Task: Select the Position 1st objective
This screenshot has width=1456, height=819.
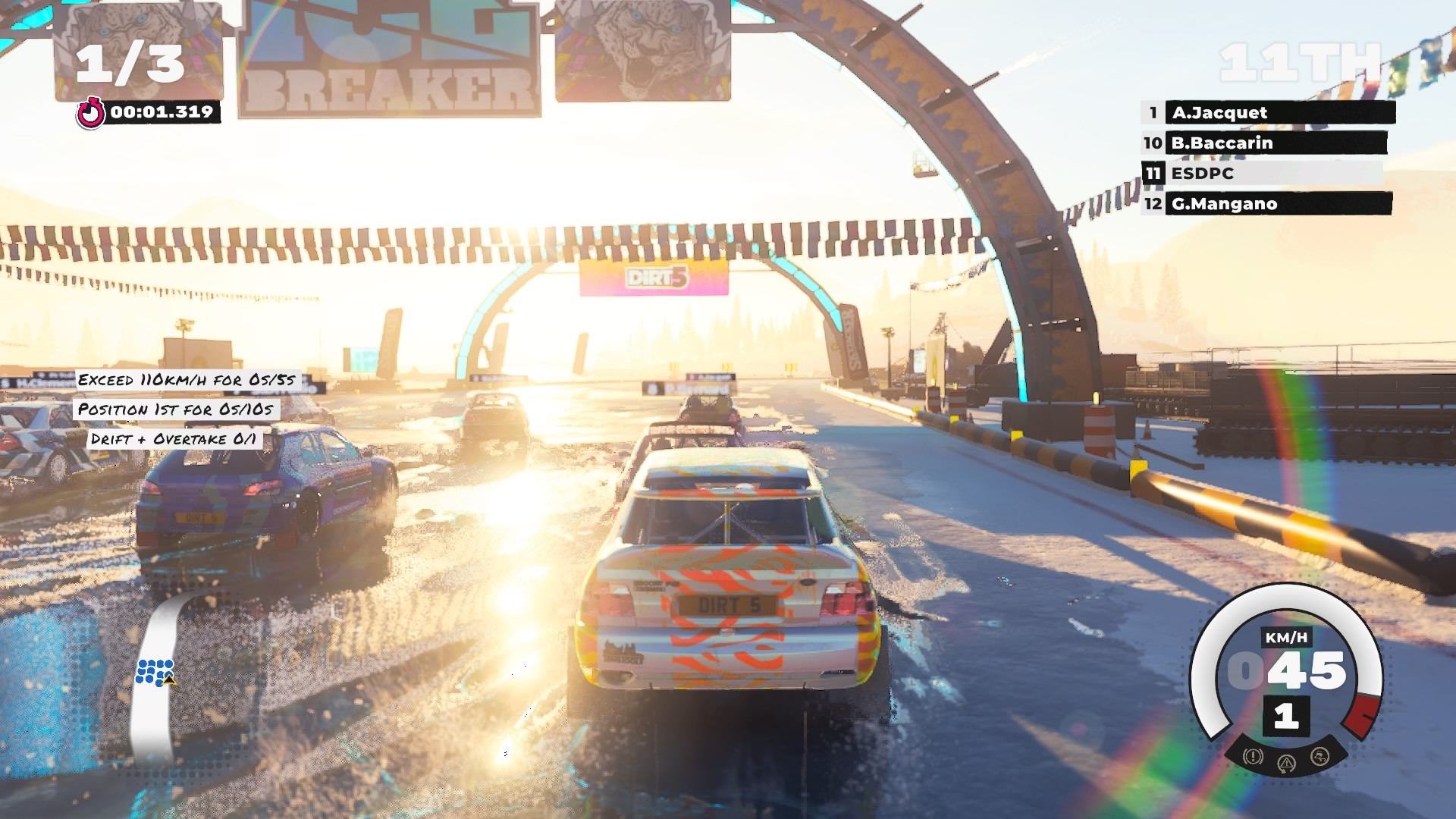Action: pos(176,409)
